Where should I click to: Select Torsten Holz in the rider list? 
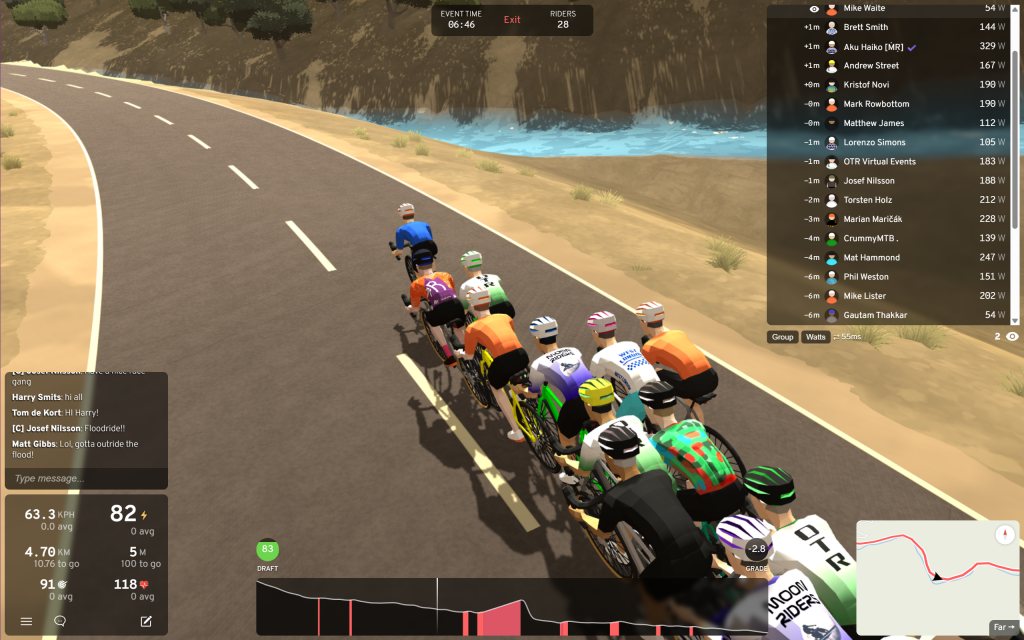click(x=866, y=200)
